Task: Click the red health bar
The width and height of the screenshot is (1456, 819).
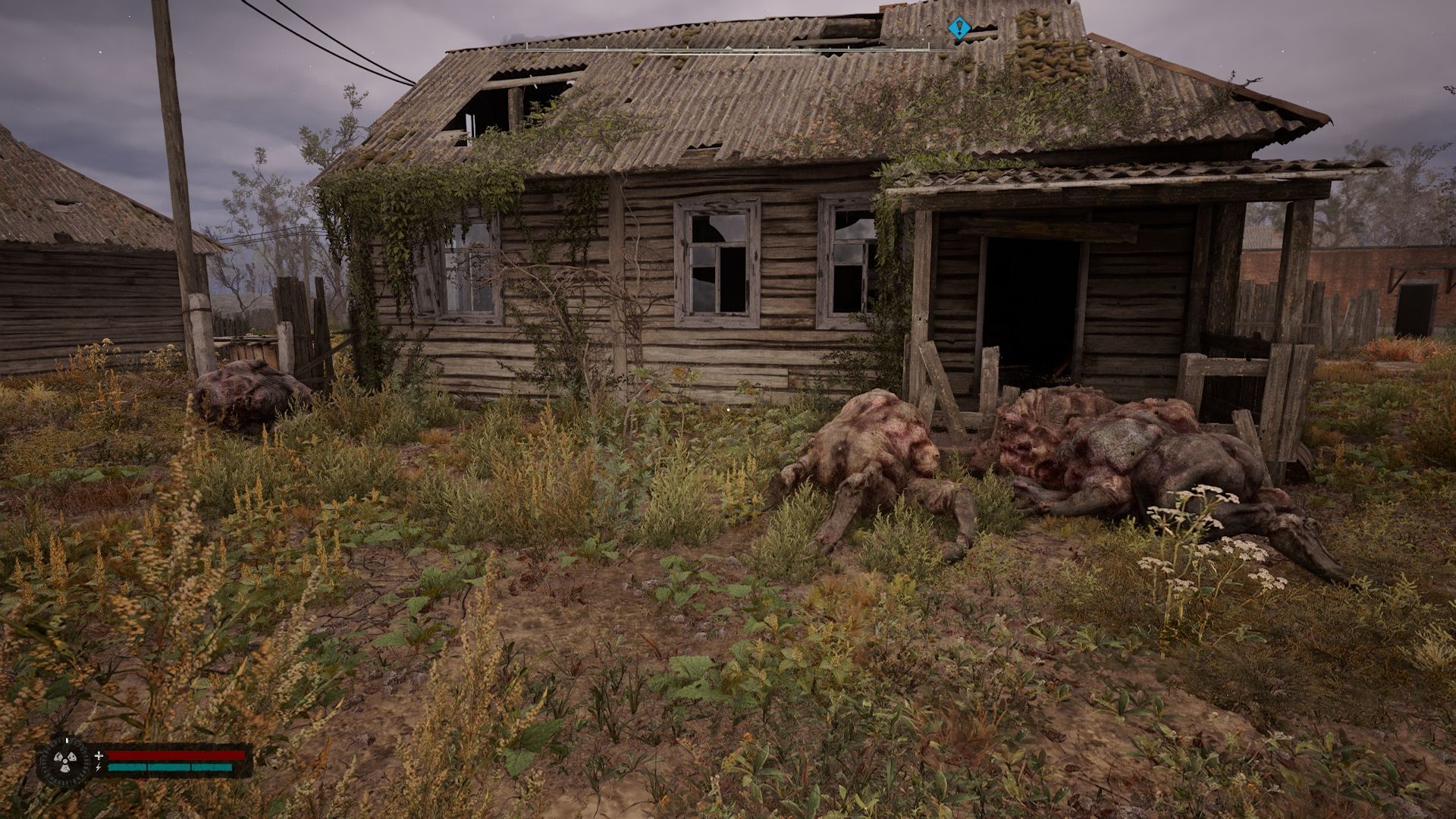Action: 174,755
